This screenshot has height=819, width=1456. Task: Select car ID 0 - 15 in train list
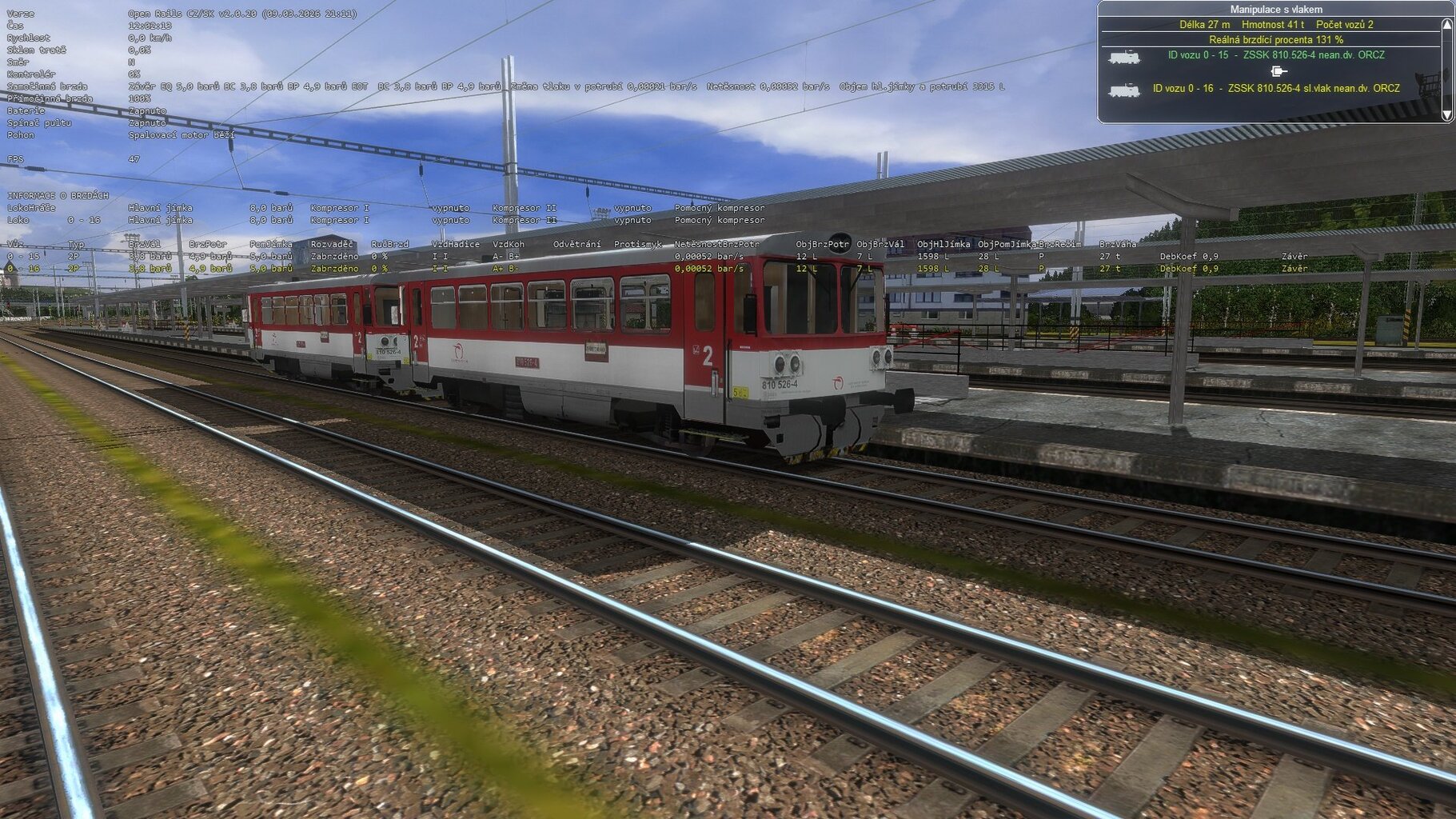point(1275,55)
